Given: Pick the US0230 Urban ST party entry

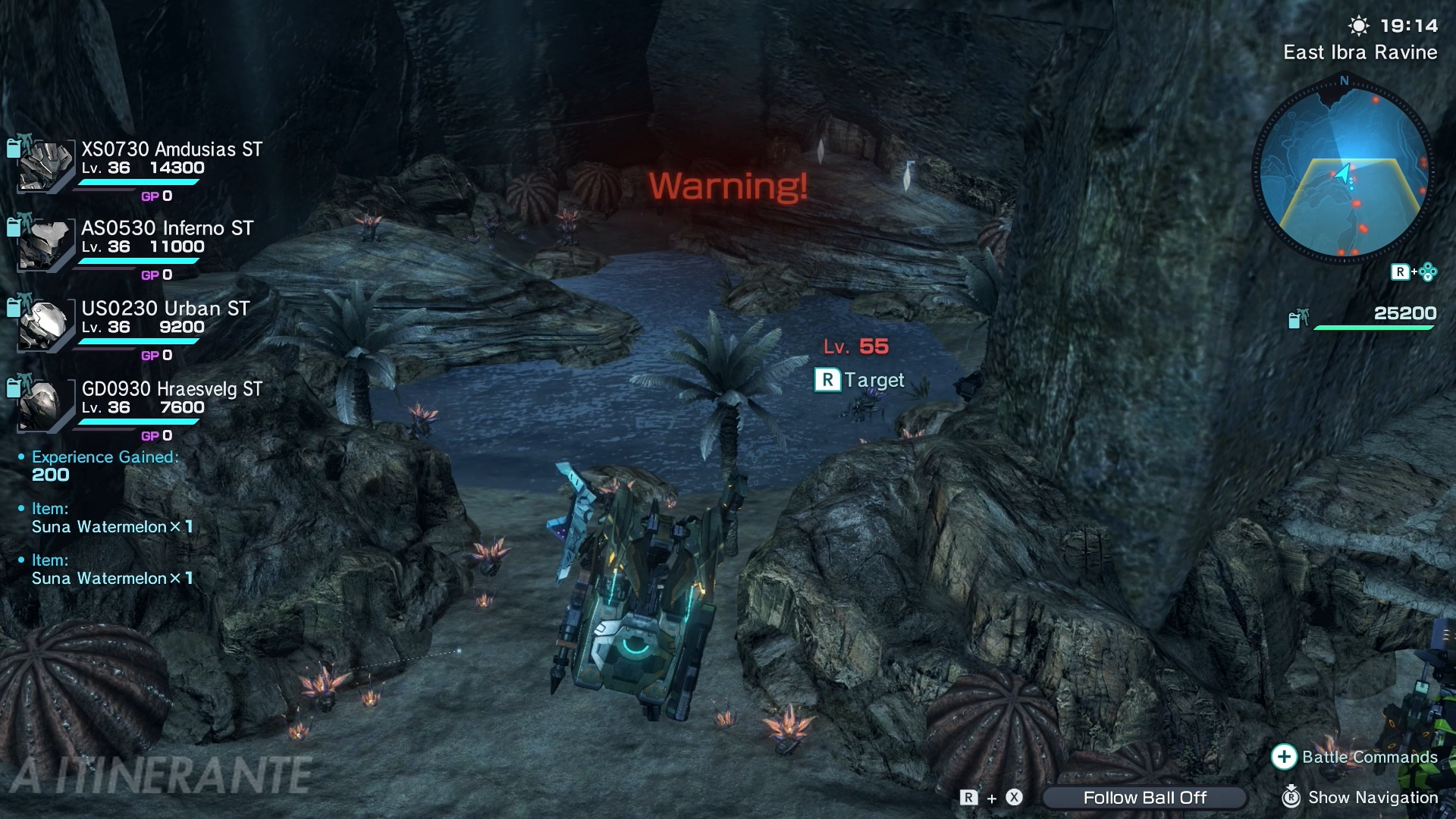Looking at the screenshot, I should (x=165, y=309).
